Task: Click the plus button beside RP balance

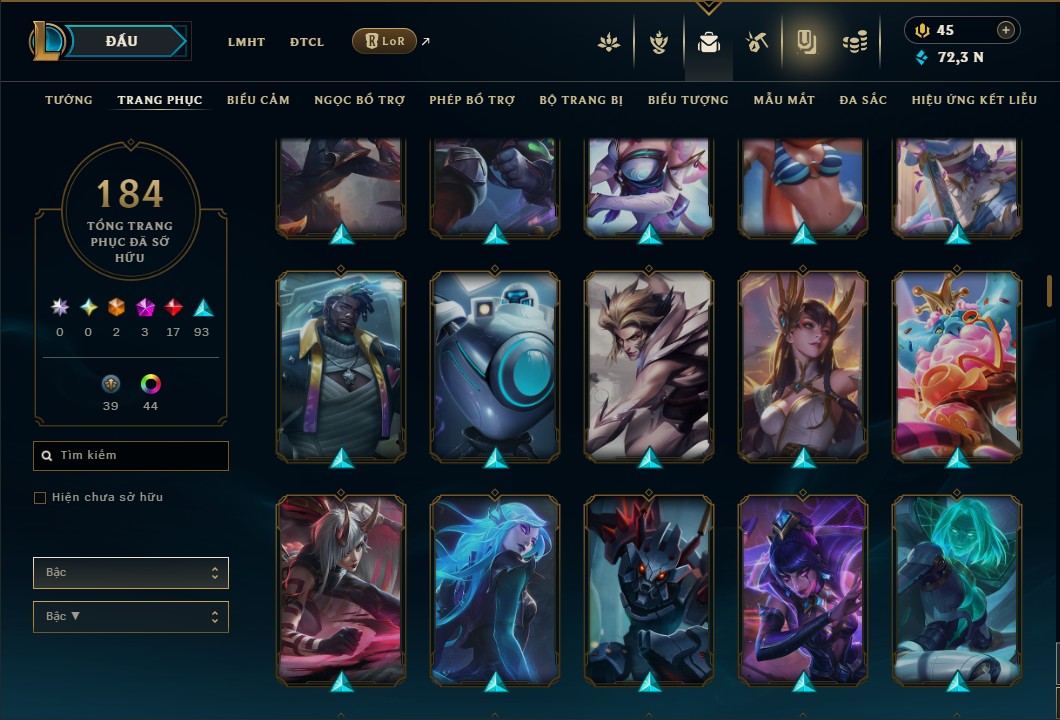Action: coord(1006,30)
